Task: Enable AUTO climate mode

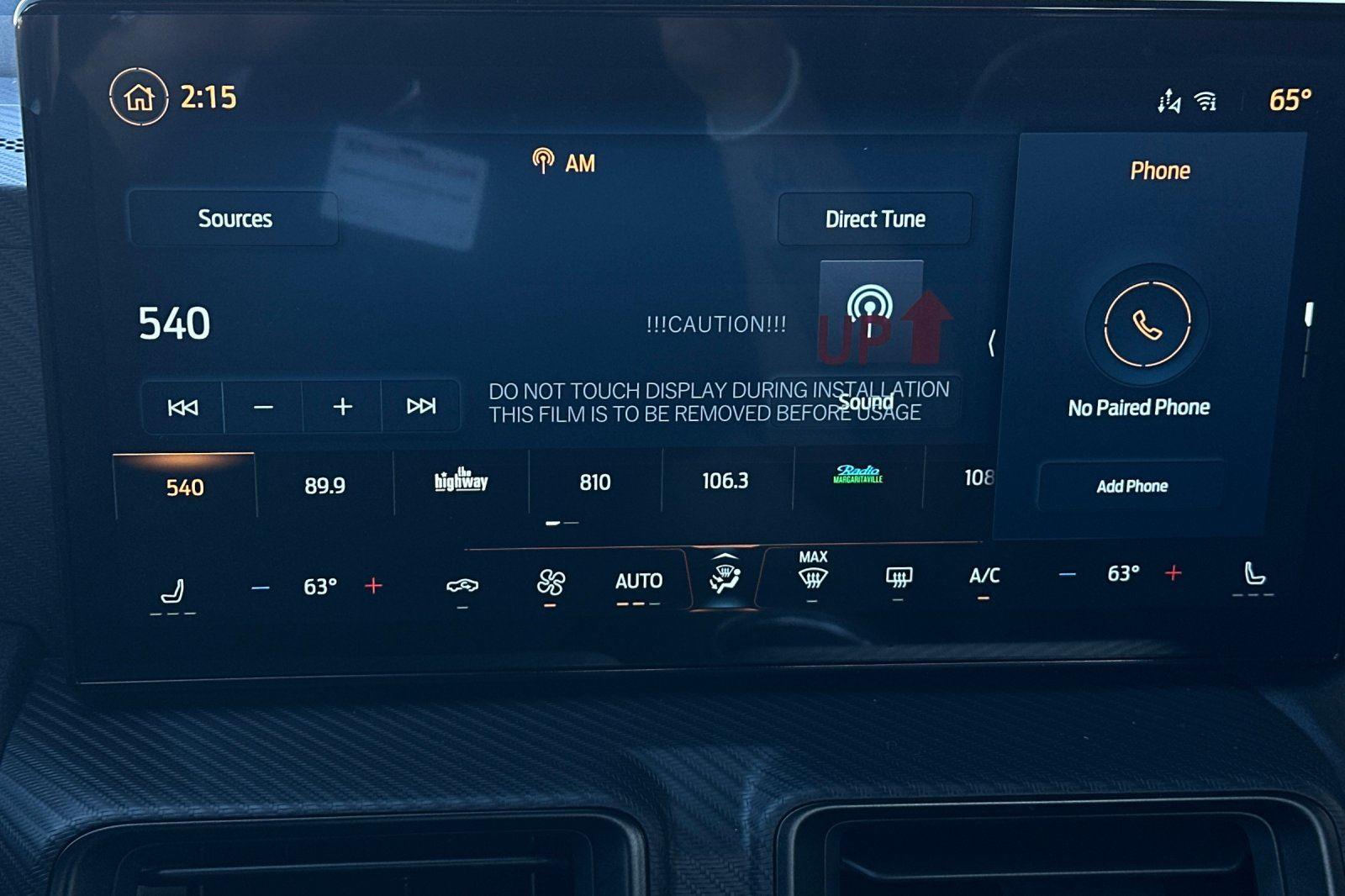Action: point(639,580)
